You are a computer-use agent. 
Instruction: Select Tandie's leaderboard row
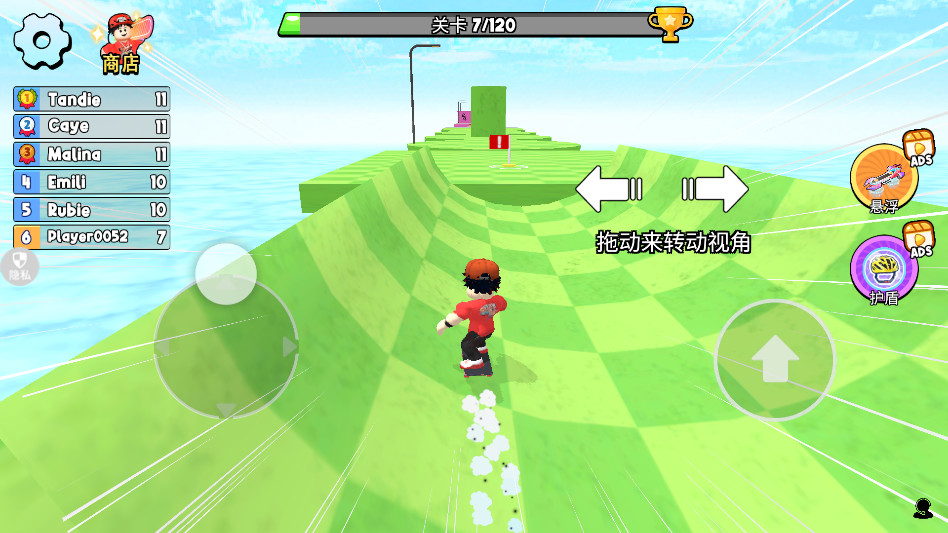(x=92, y=99)
